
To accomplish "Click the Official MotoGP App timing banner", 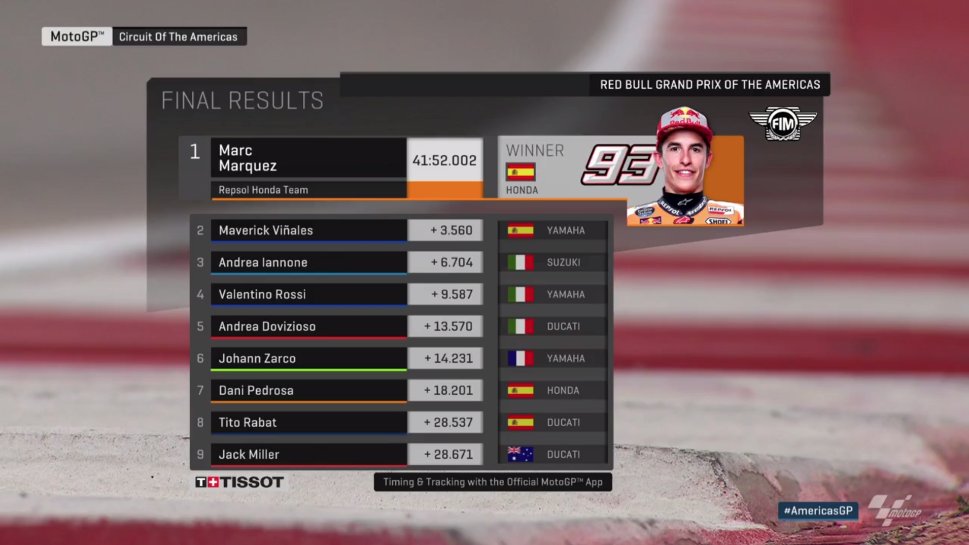I will 493,482.
